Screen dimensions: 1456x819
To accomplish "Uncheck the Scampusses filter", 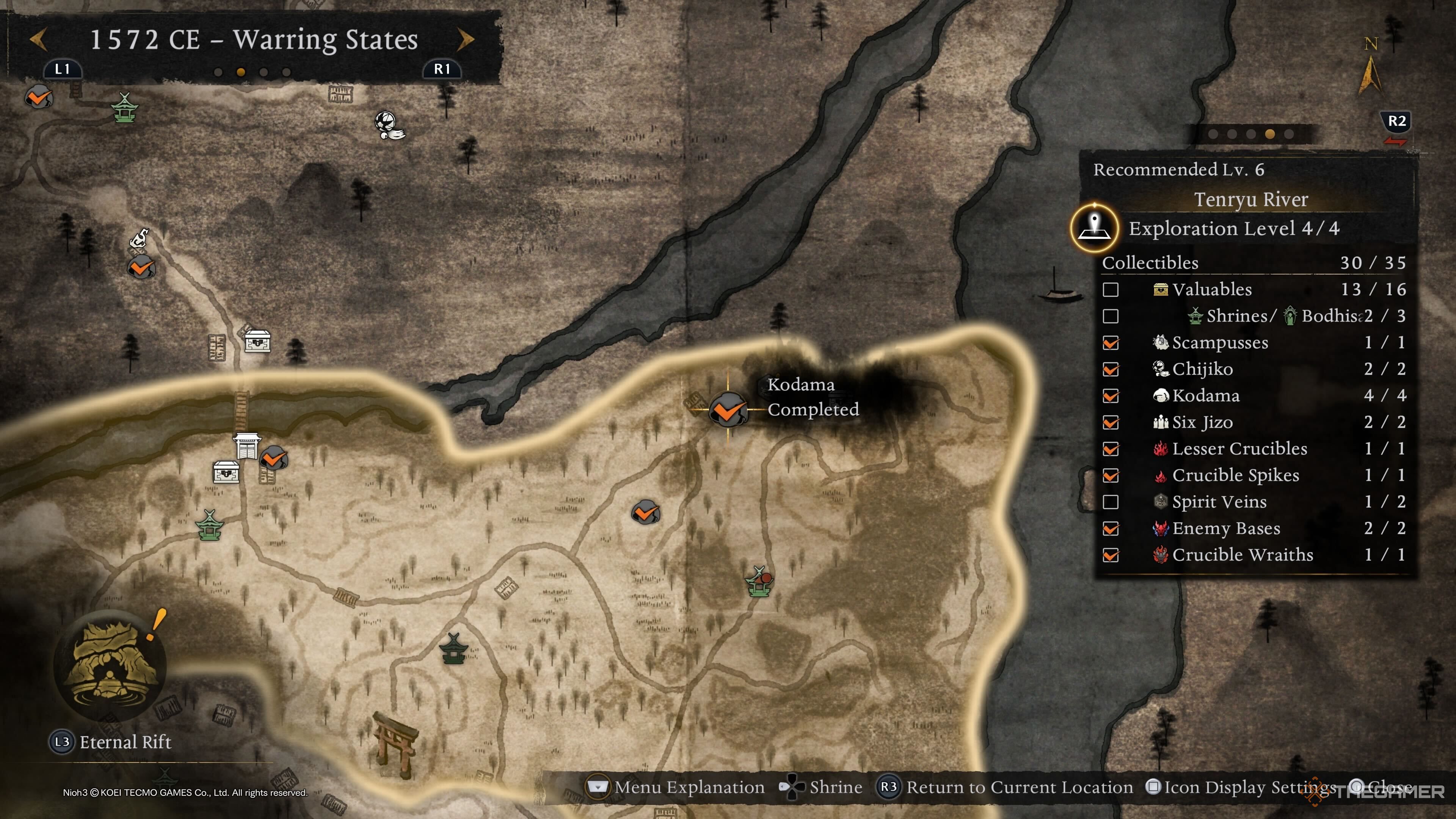I will [x=1111, y=342].
